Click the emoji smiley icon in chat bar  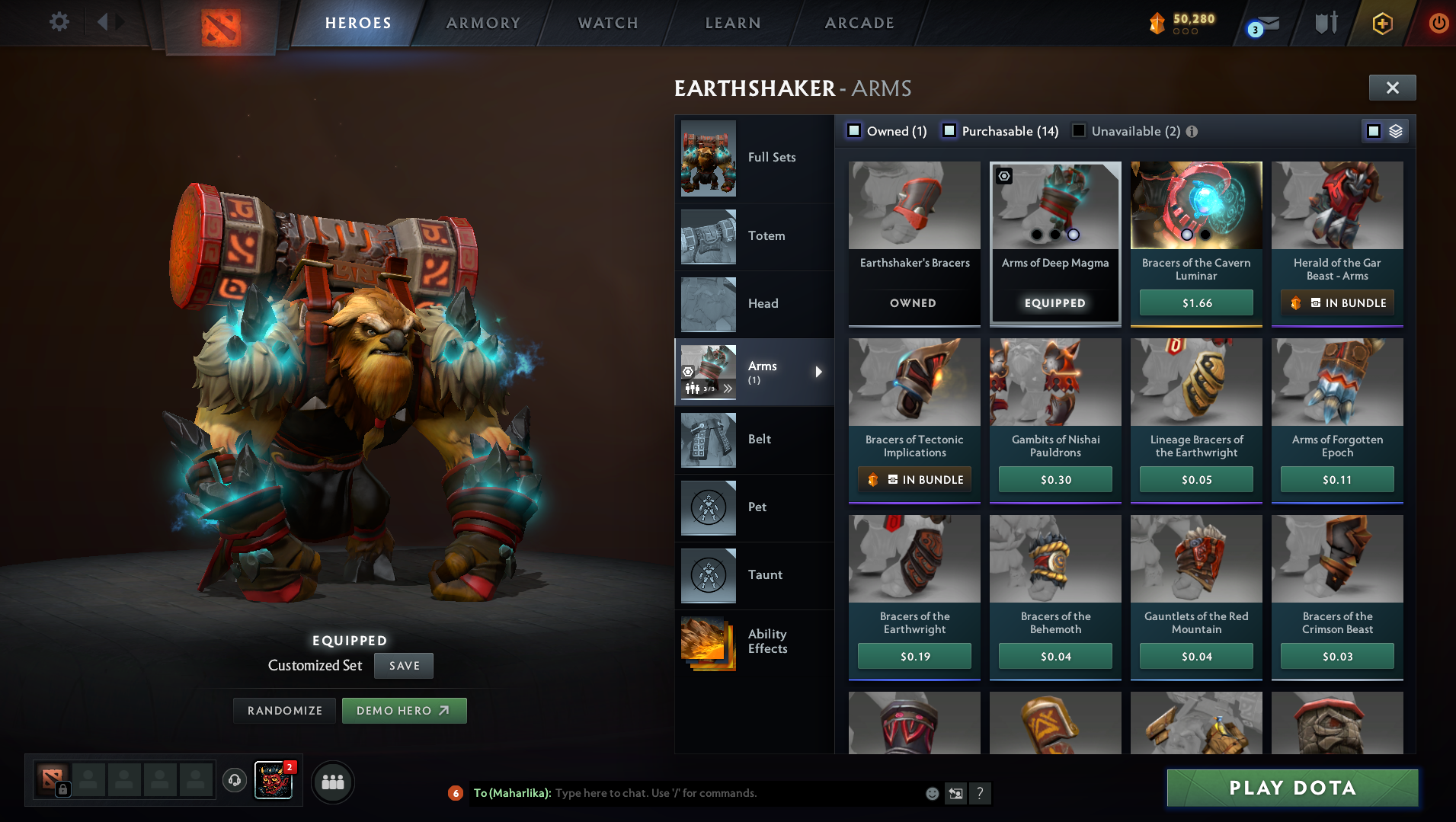(931, 793)
